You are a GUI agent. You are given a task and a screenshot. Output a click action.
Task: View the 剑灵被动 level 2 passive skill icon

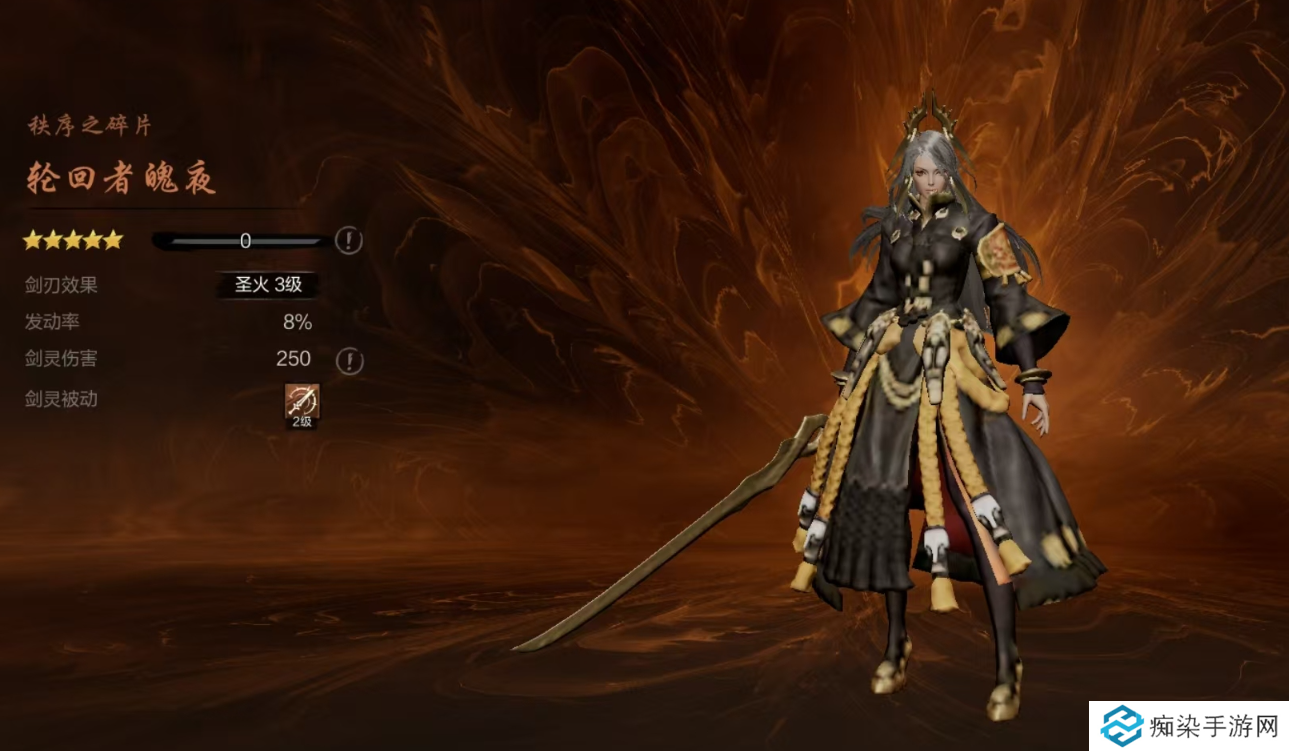pyautogui.click(x=302, y=403)
